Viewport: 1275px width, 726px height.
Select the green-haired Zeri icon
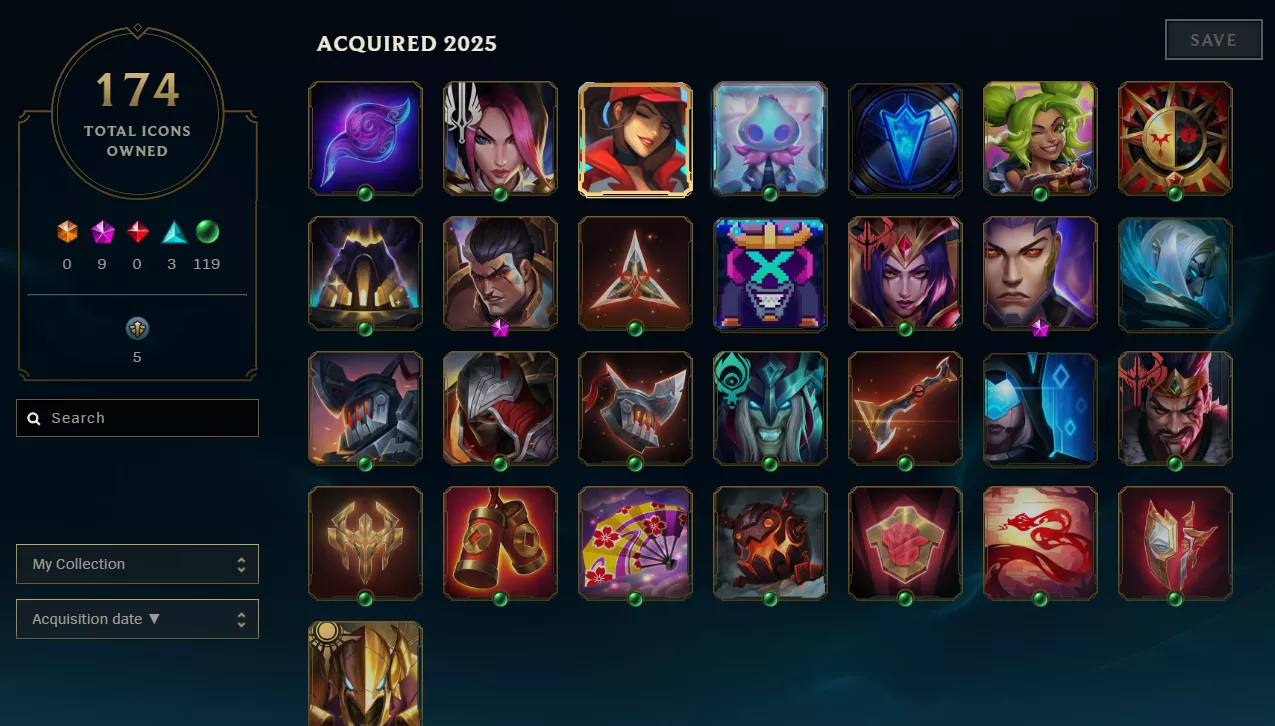click(x=1040, y=138)
